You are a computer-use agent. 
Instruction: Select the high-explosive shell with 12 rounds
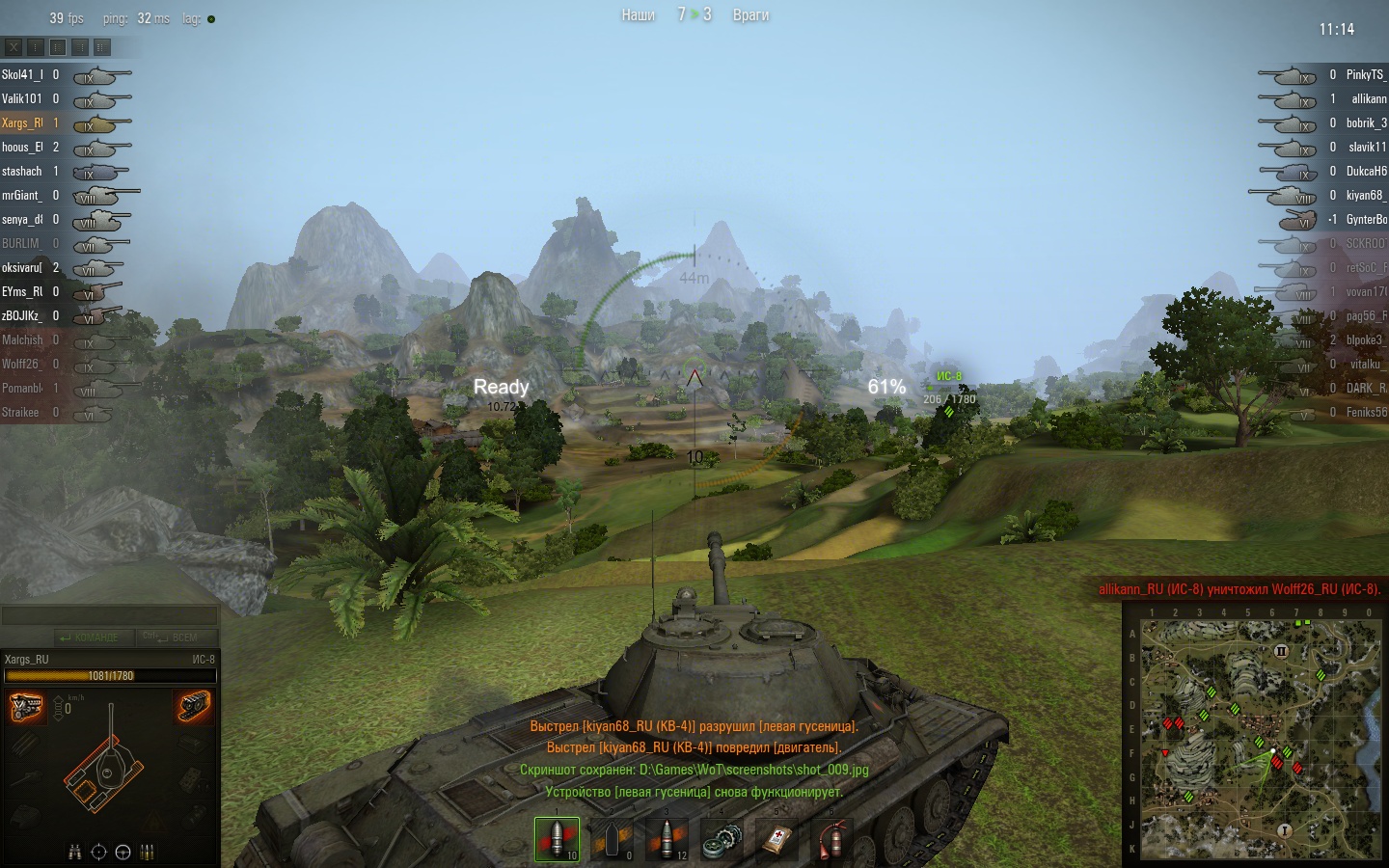pos(667,838)
